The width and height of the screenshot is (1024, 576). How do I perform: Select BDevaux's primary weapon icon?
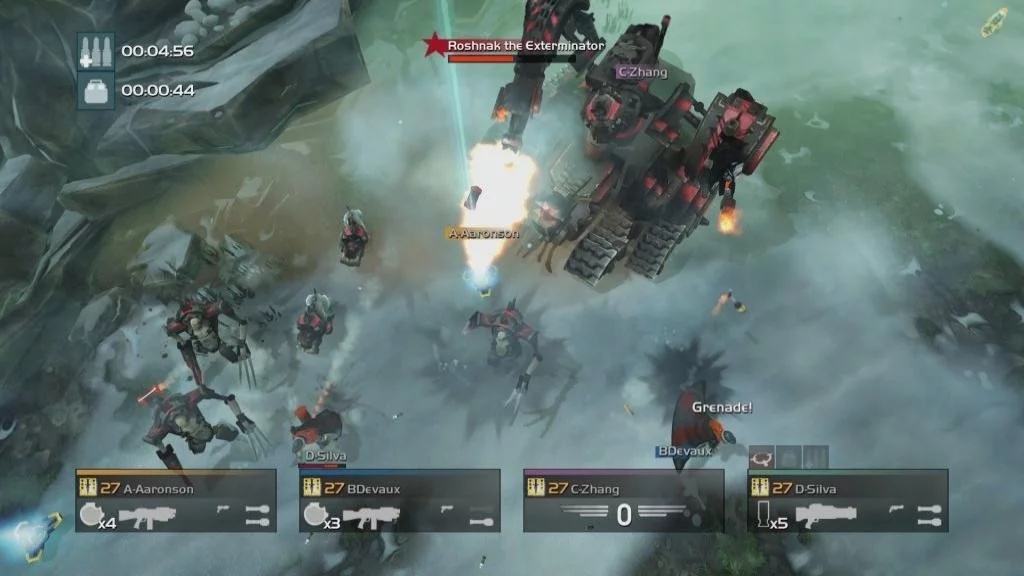point(372,517)
